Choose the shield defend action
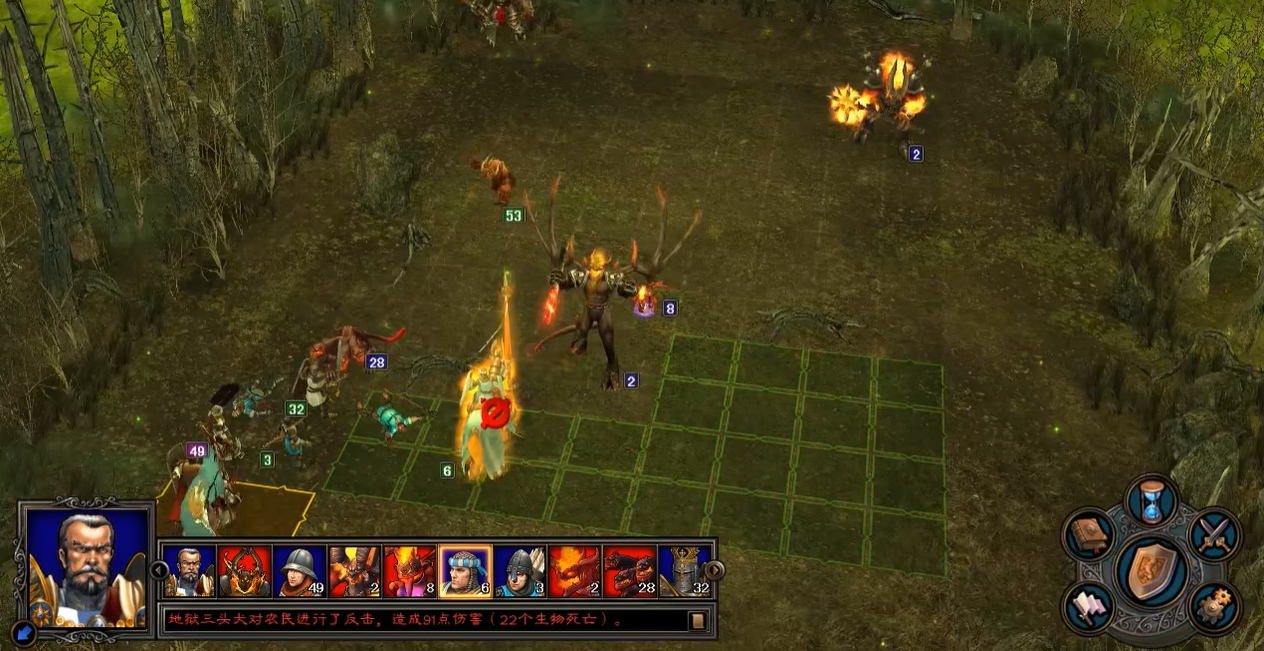Image resolution: width=1264 pixels, height=651 pixels. click(1152, 572)
